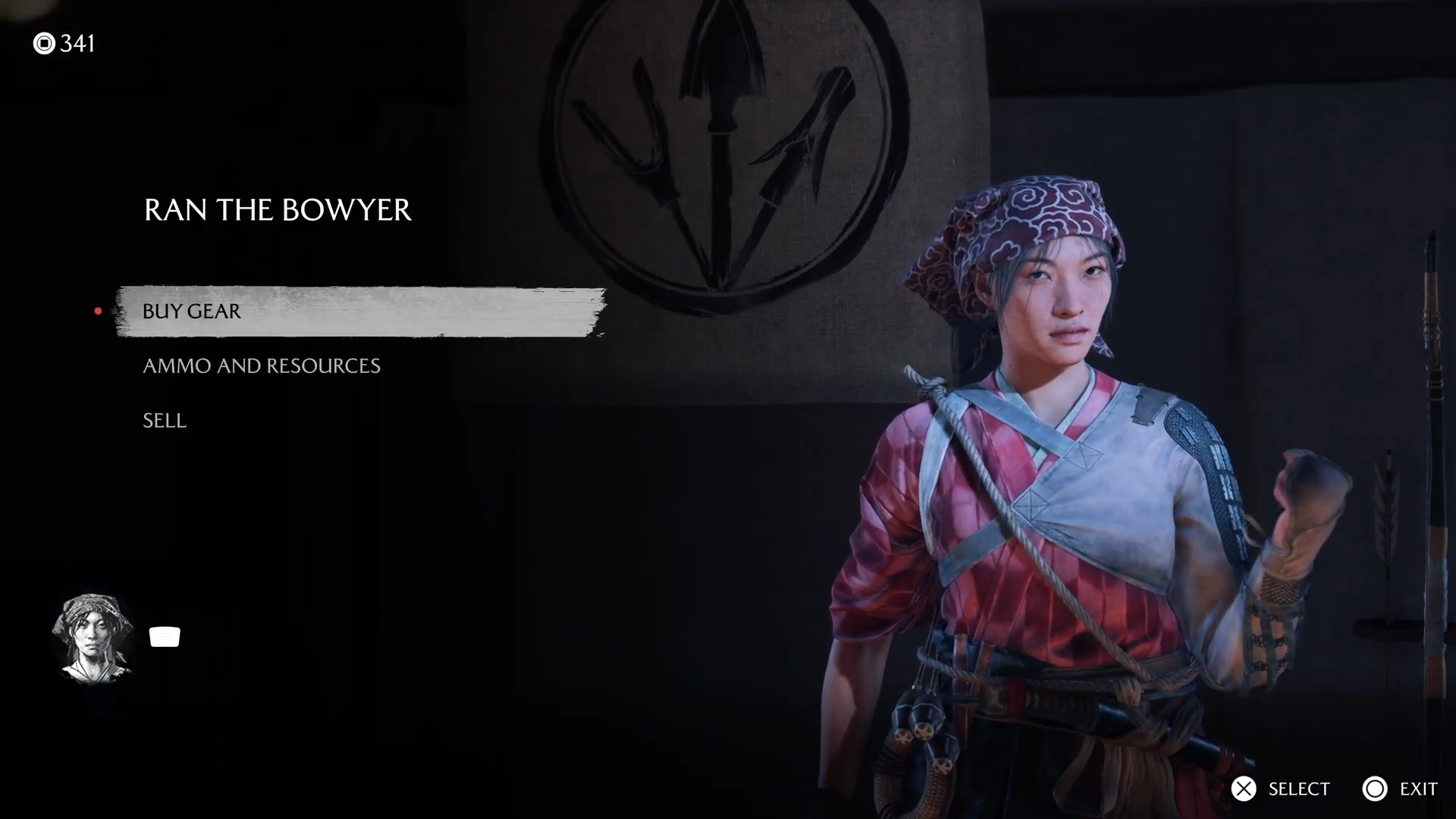Image resolution: width=1456 pixels, height=819 pixels.
Task: Click Ran's portrait thumbnail
Action: [93, 637]
